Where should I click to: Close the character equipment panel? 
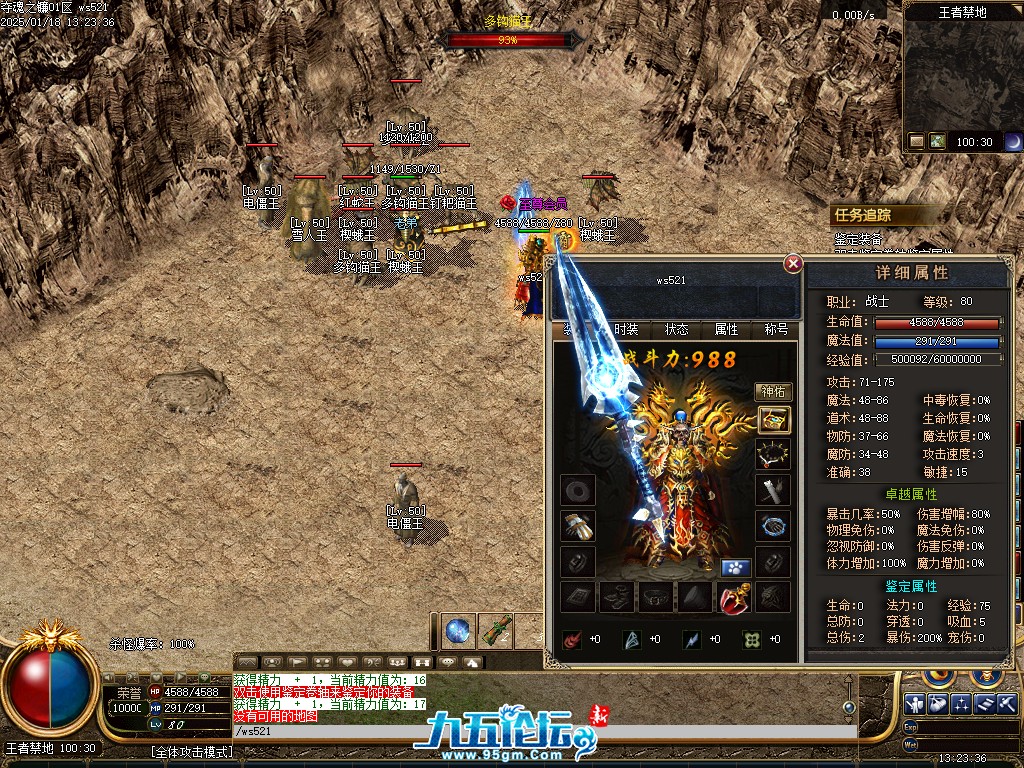pos(793,264)
